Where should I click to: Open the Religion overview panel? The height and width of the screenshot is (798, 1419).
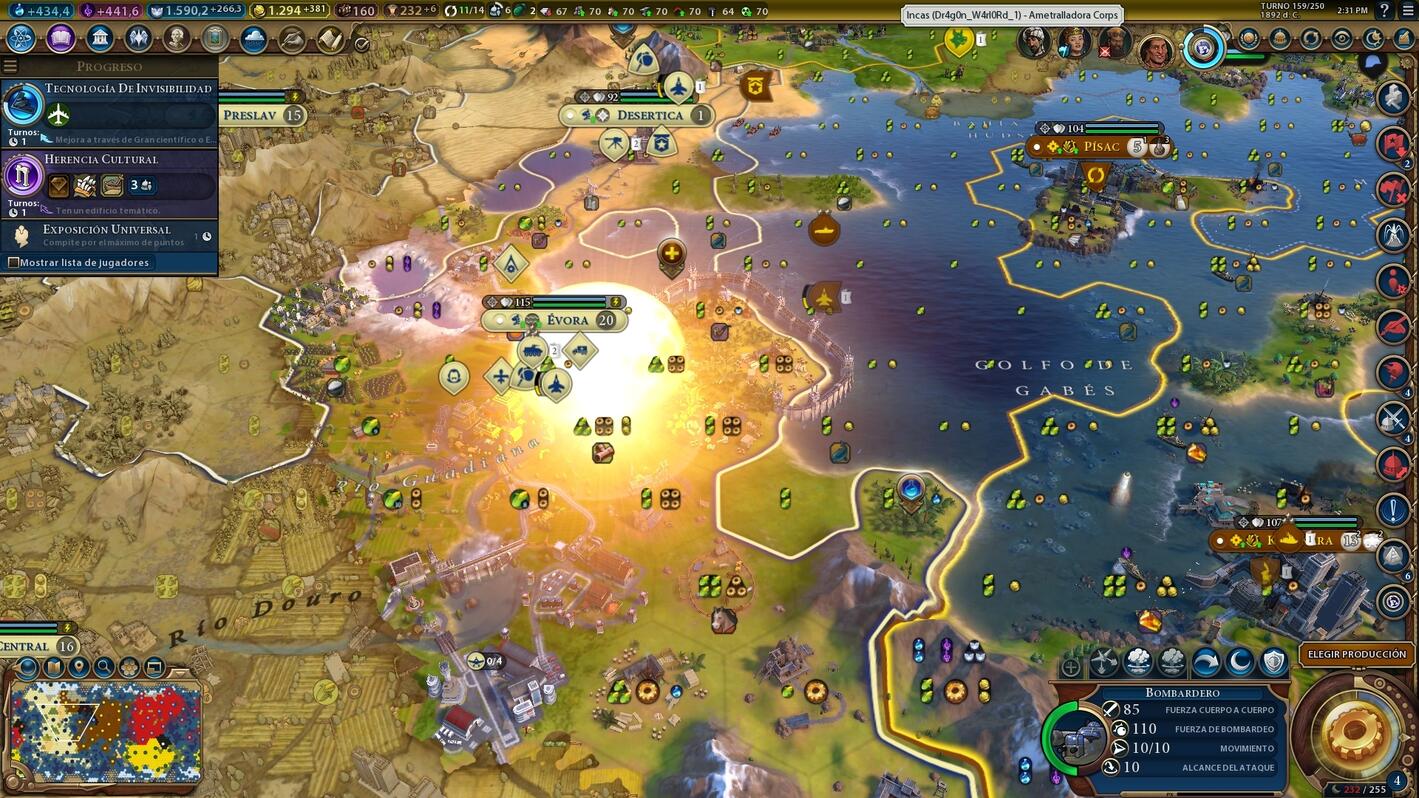(137, 37)
